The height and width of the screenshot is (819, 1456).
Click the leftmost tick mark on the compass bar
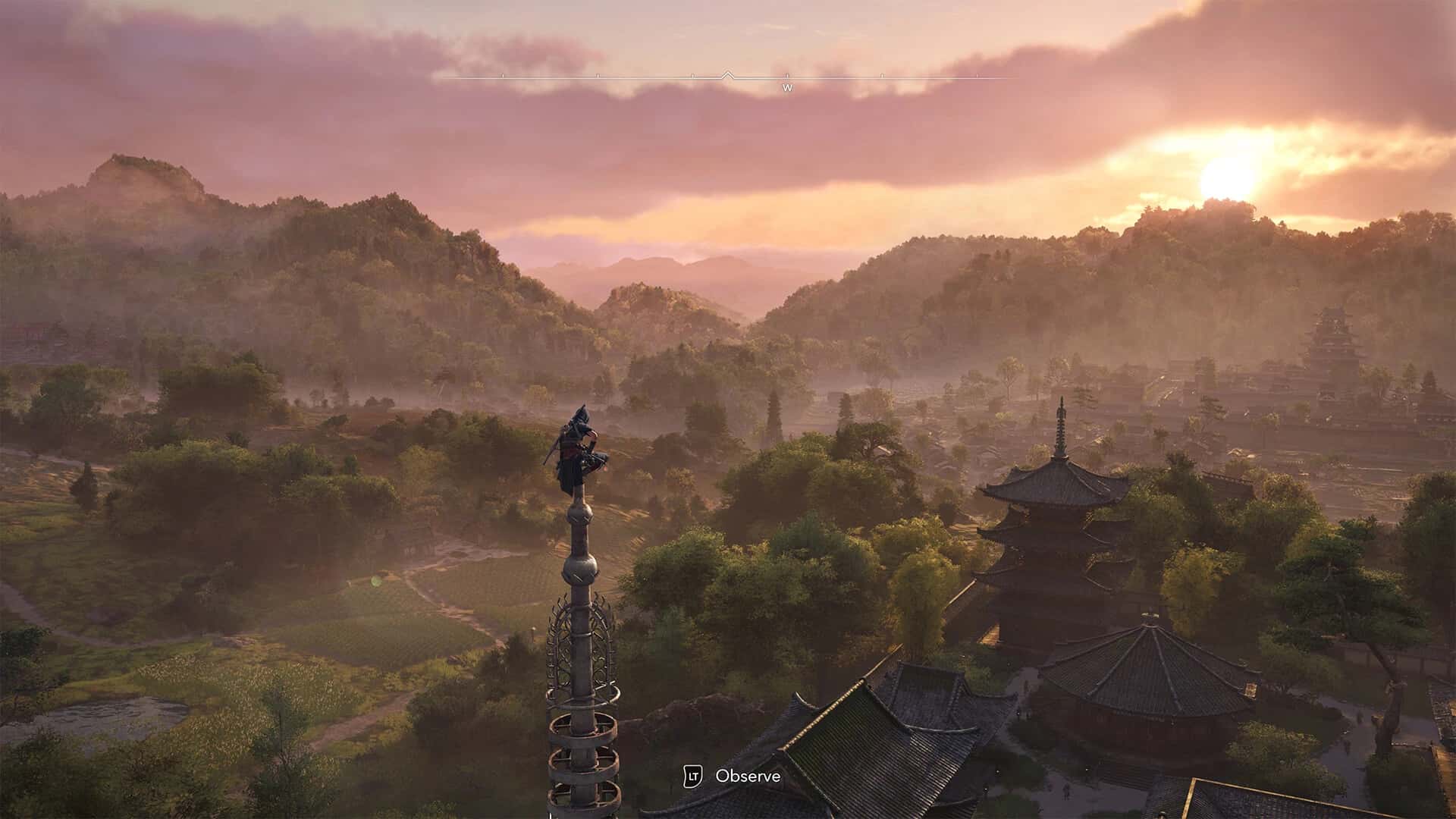[x=504, y=74]
